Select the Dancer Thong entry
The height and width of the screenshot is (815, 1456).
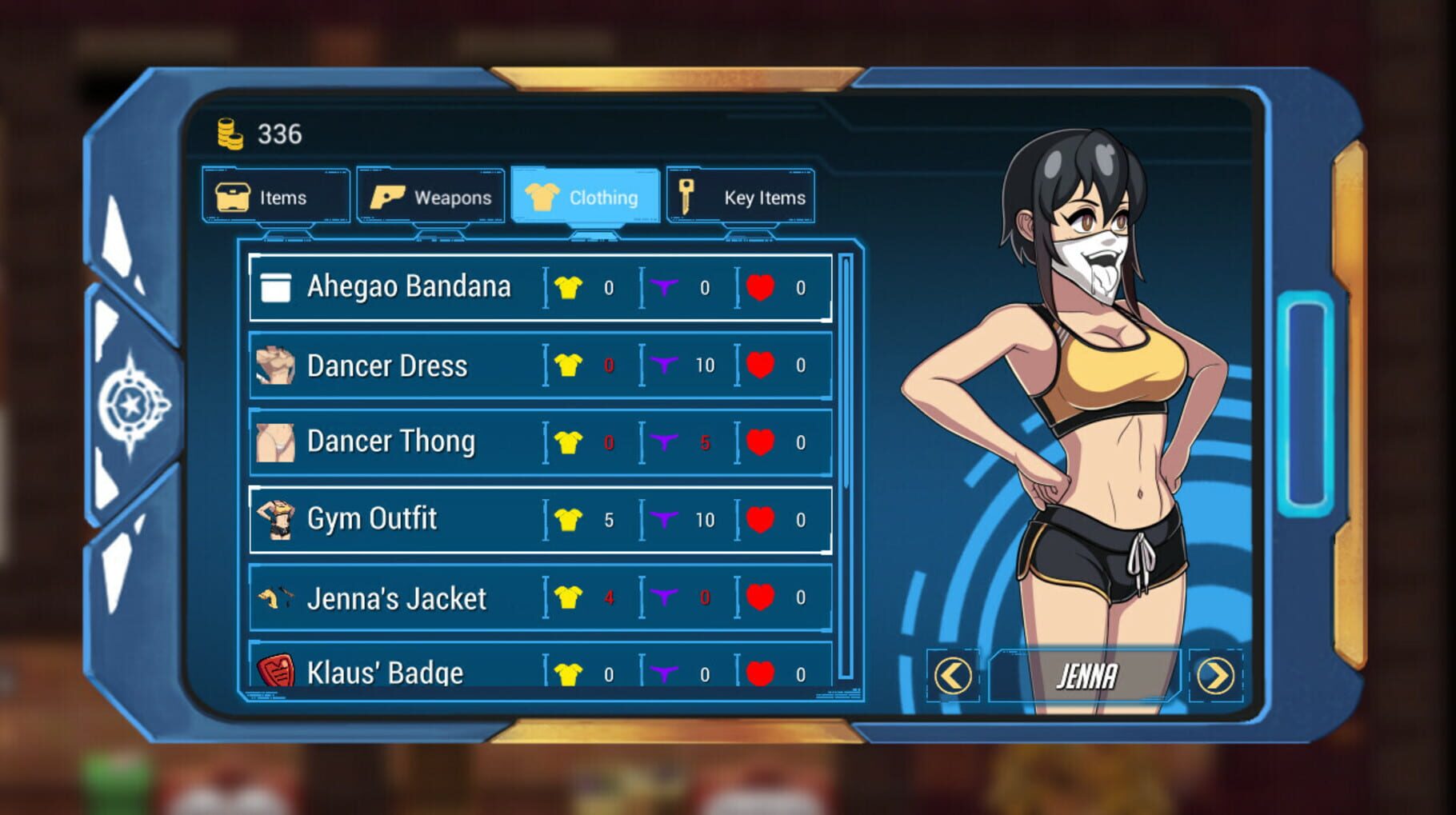(480, 441)
